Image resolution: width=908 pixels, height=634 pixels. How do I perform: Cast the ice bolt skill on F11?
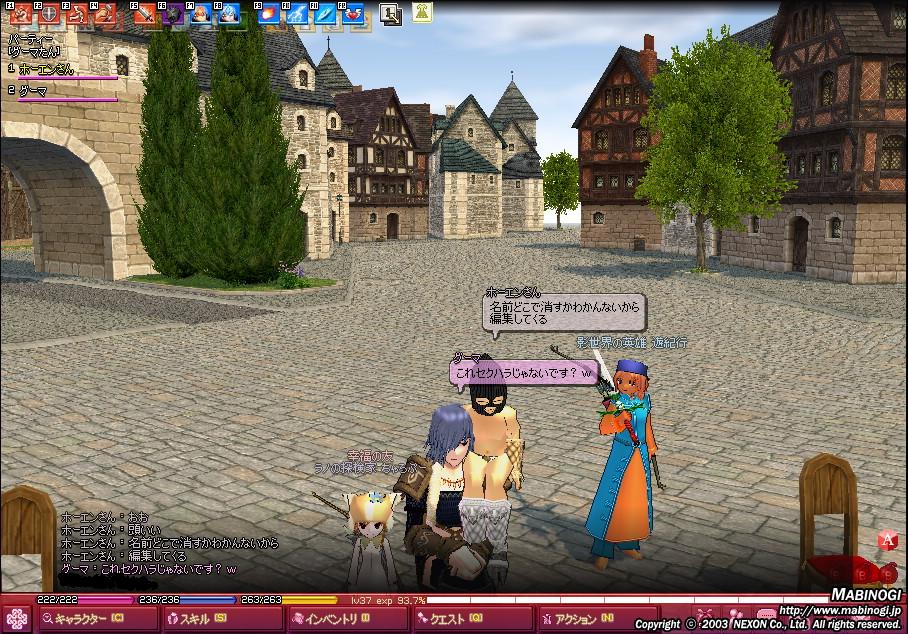click(324, 14)
